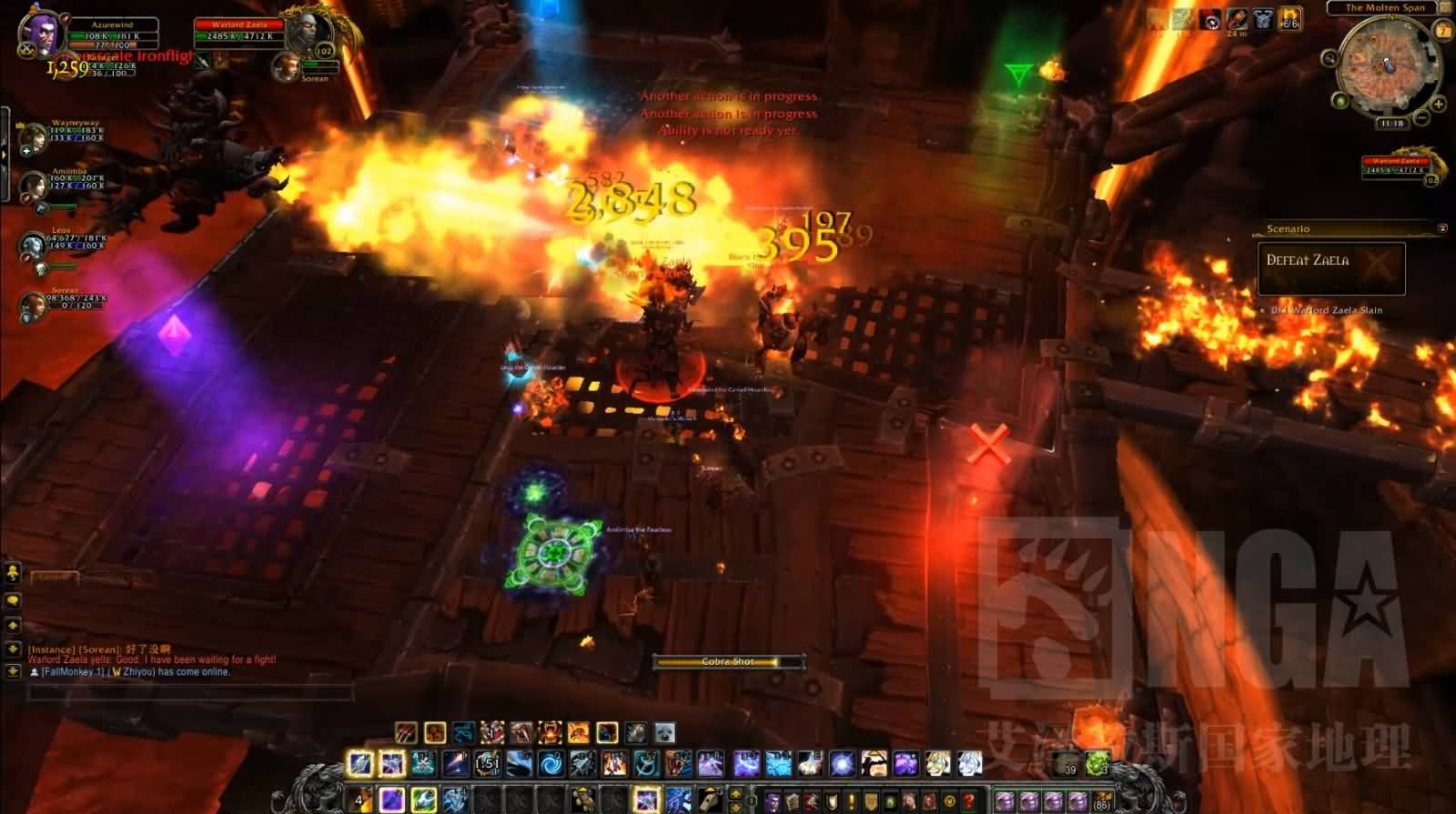The height and width of the screenshot is (814, 1456).
Task: Select party member Amiimba's portrait
Action: [34, 186]
